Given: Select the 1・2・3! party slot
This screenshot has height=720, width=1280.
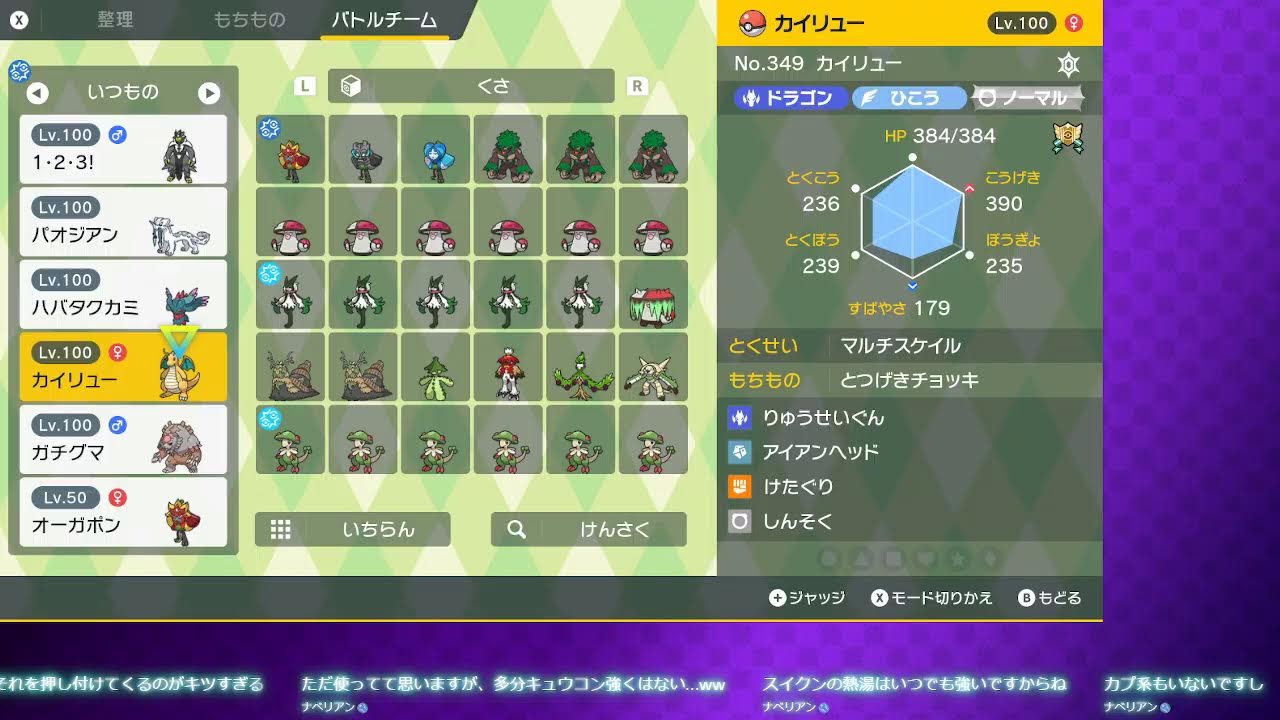Looking at the screenshot, I should (123, 149).
